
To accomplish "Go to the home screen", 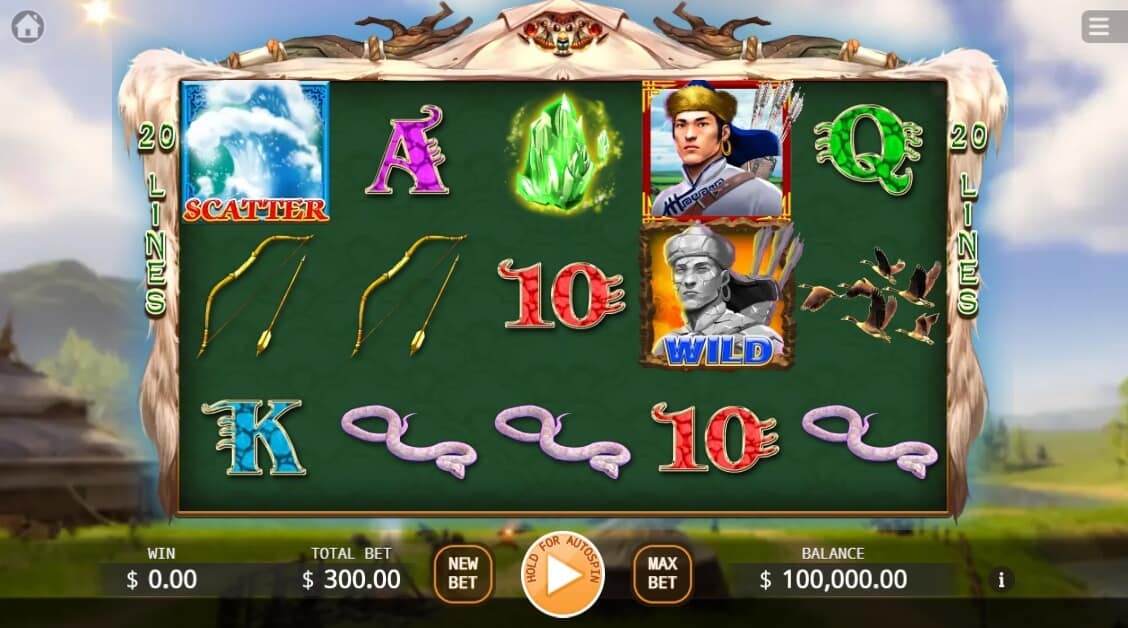I will click(27, 27).
